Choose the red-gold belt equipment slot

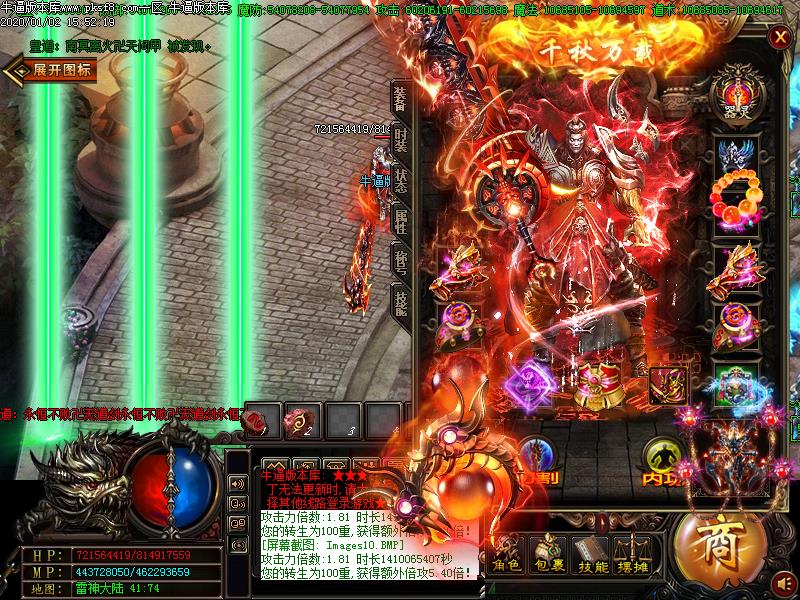coord(599,384)
